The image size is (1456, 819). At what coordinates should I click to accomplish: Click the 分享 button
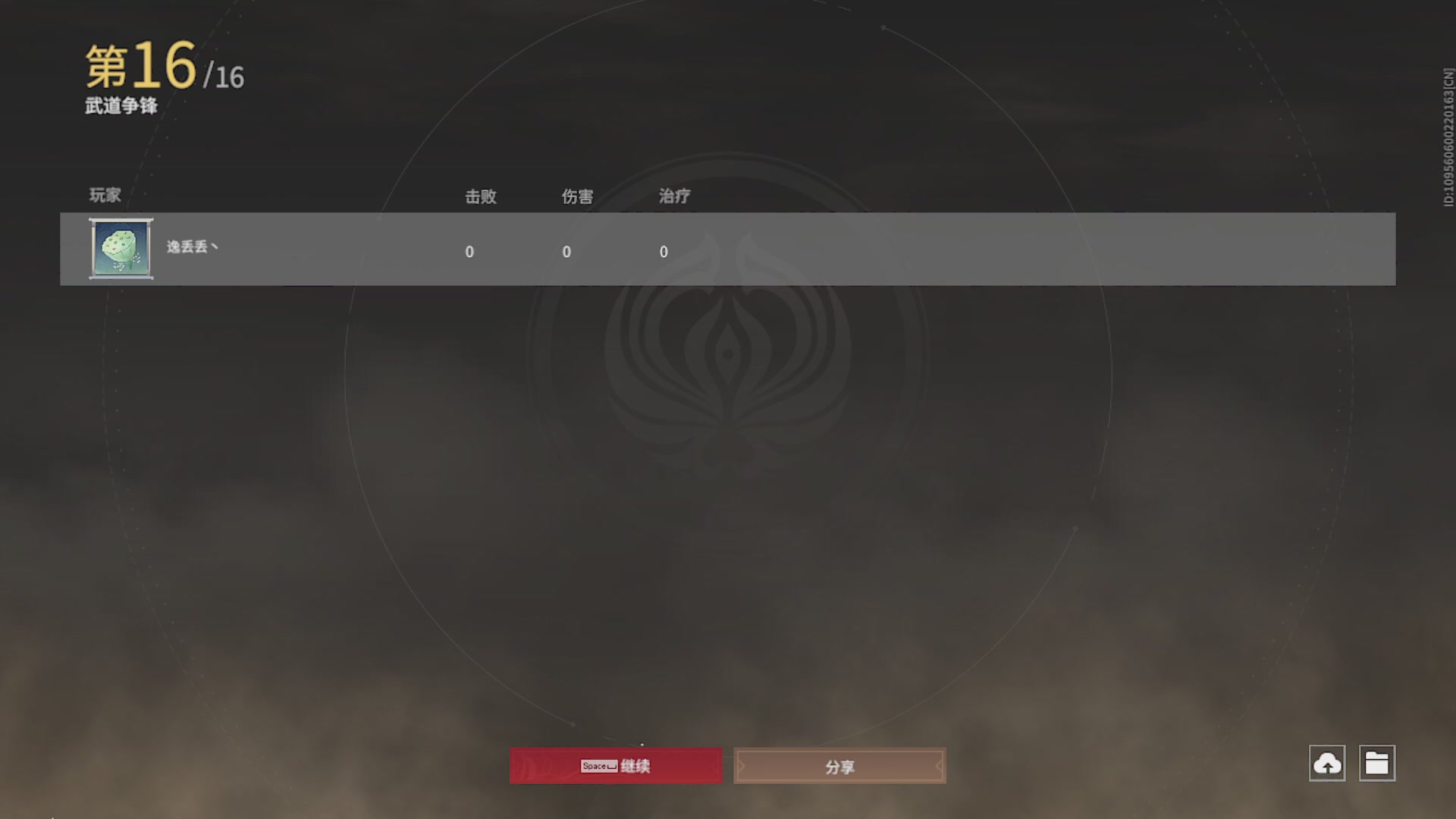pos(839,766)
